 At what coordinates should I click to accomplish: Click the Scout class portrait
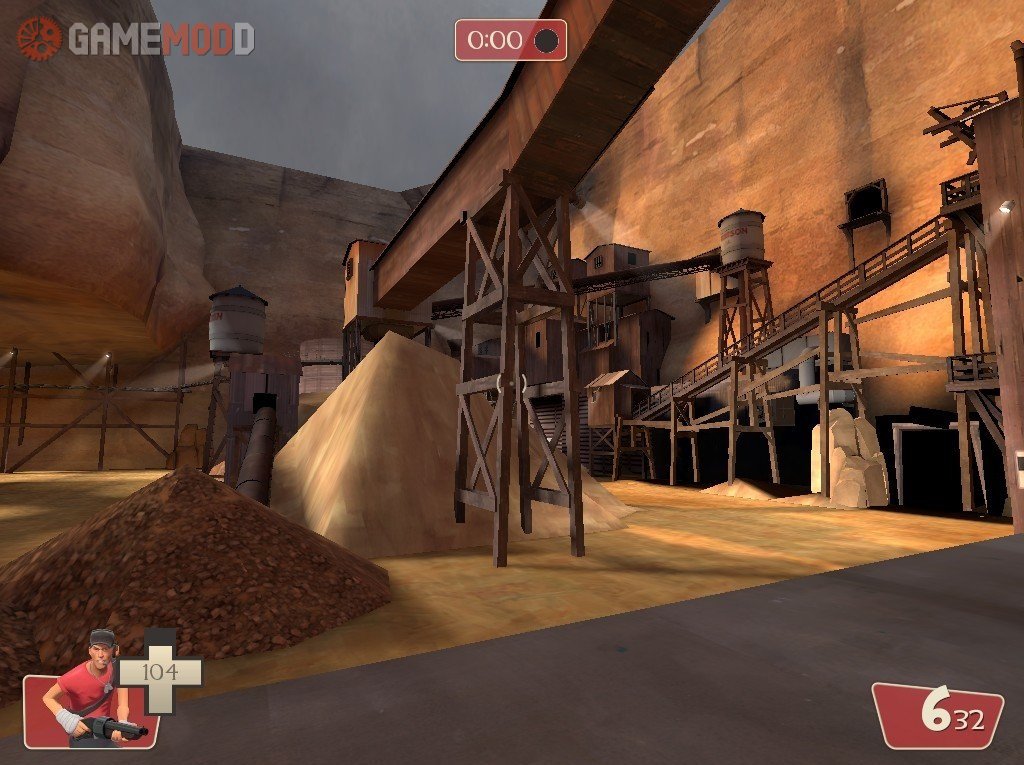(x=92, y=690)
